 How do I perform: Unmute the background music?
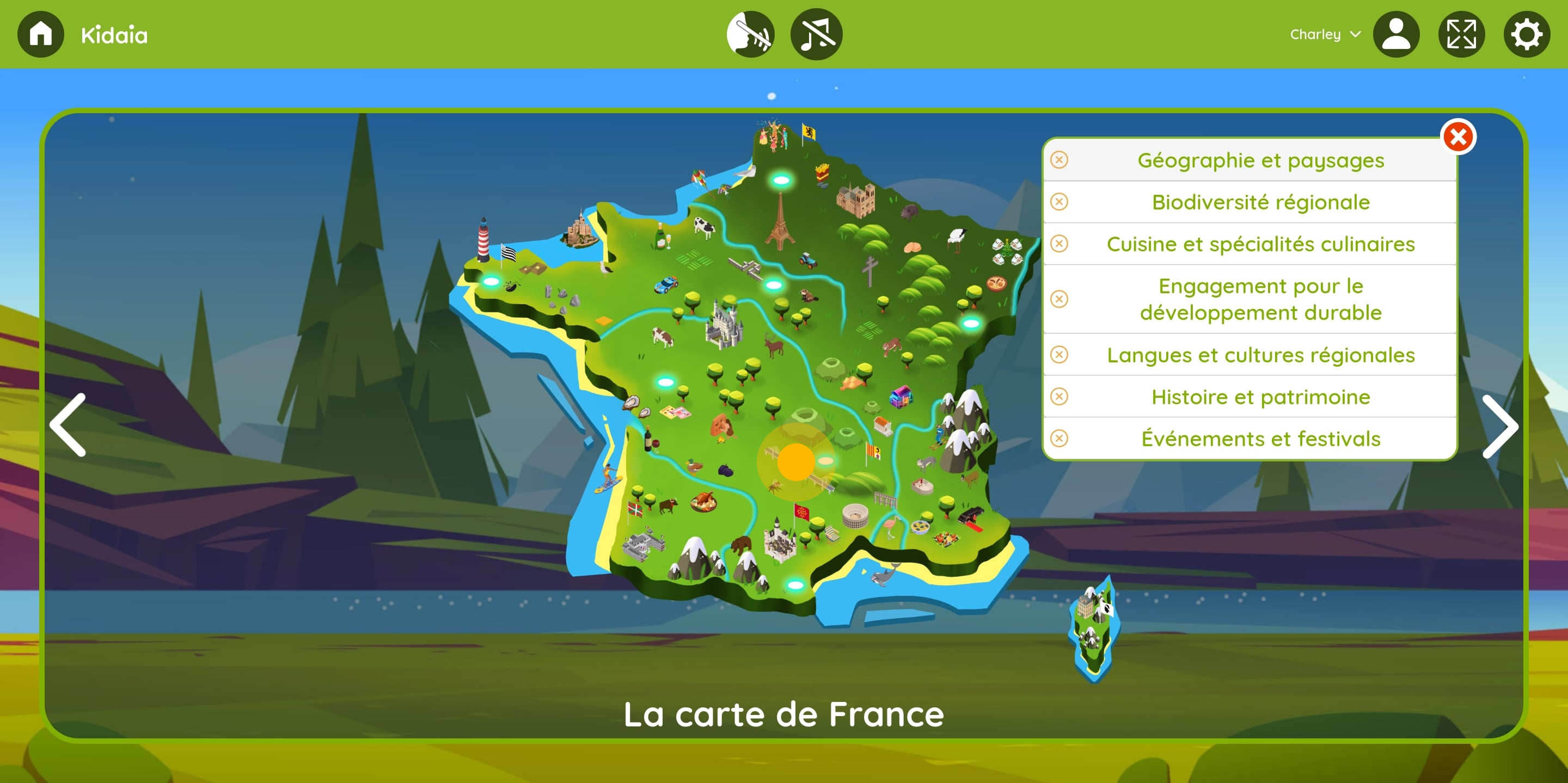816,34
